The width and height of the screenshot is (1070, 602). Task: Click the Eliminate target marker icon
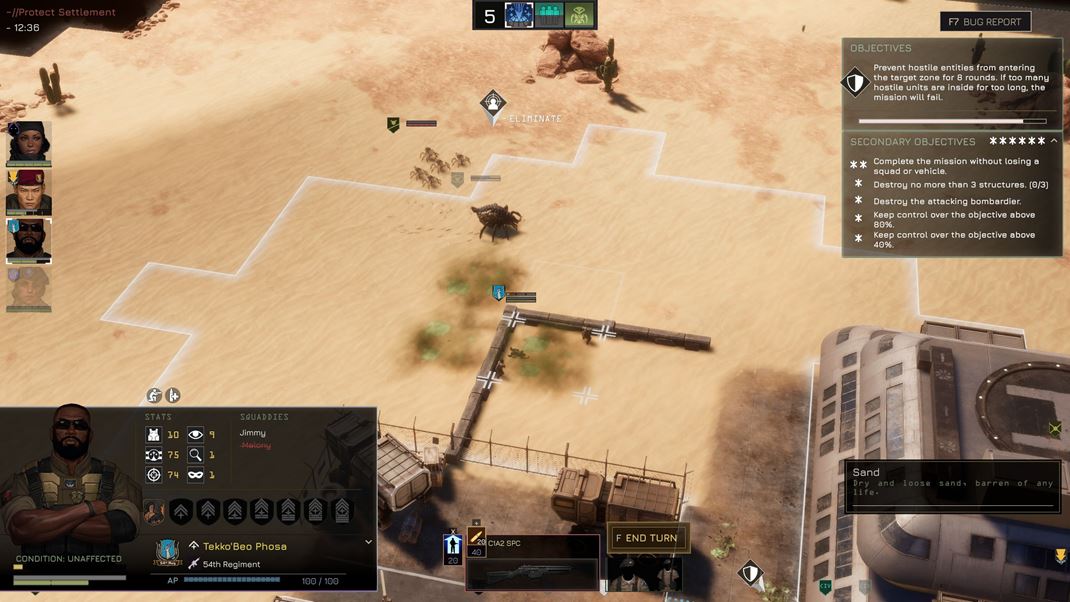(x=492, y=104)
